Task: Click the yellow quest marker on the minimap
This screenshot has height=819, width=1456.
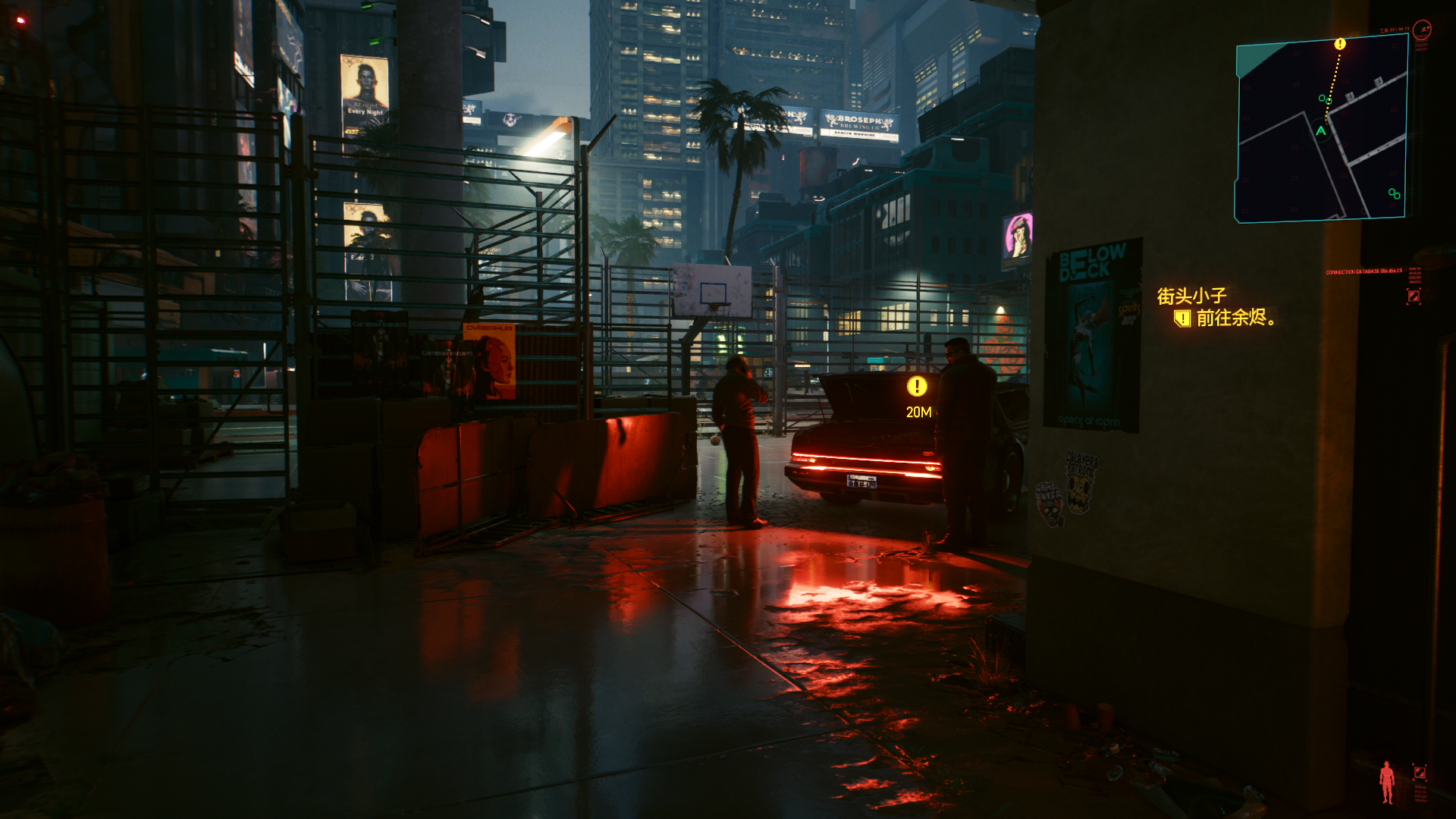Action: [1340, 44]
